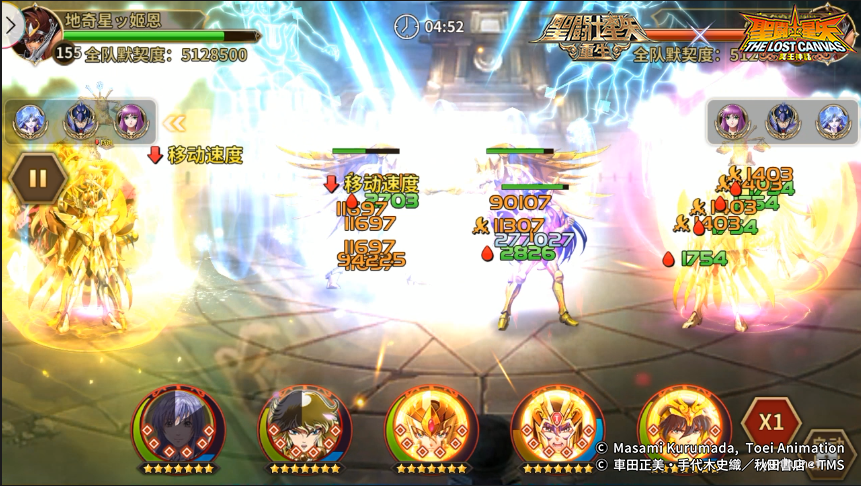Image resolution: width=861 pixels, height=486 pixels.
Task: Trigger the gold-helmeted saint skill with red gem
Action: [431, 426]
